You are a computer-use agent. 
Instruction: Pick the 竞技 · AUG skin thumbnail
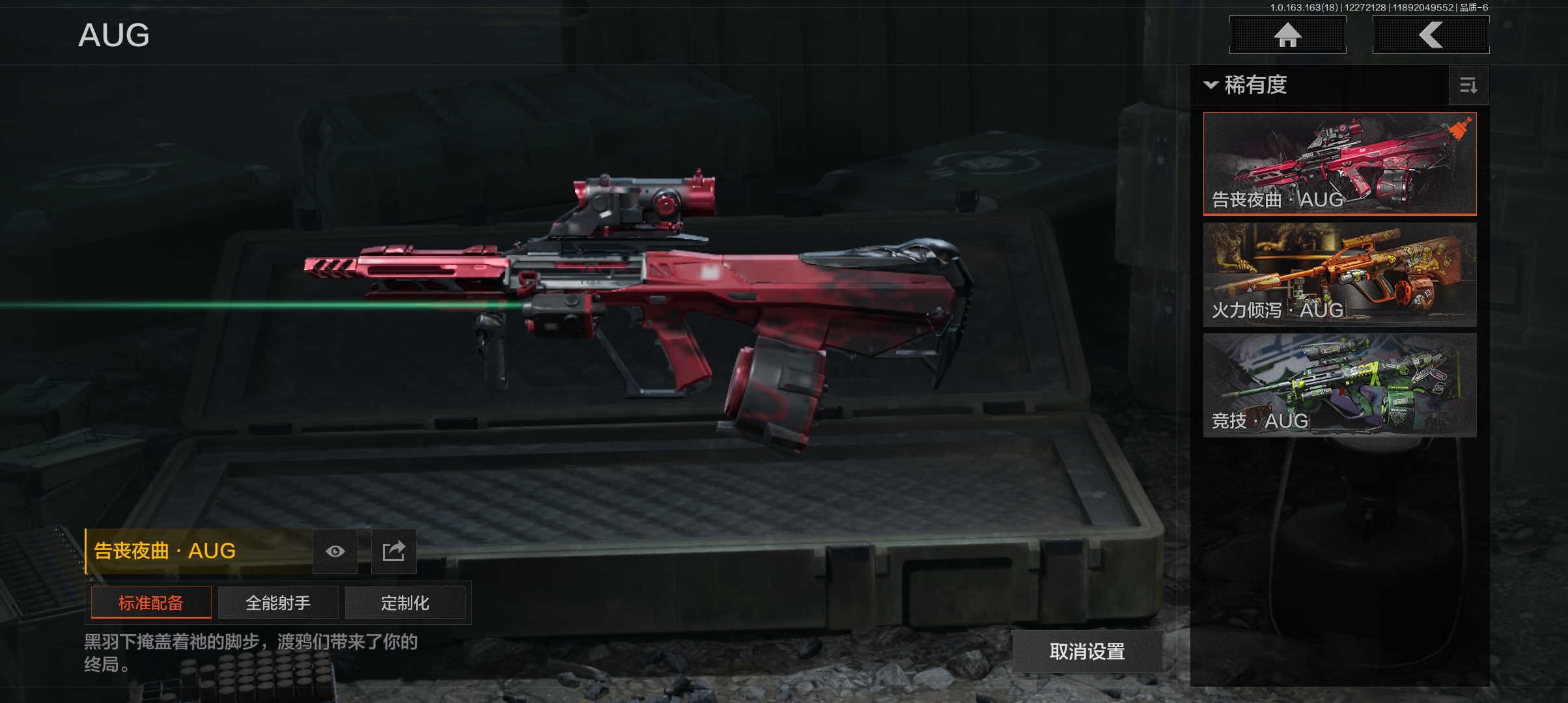click(x=1339, y=385)
